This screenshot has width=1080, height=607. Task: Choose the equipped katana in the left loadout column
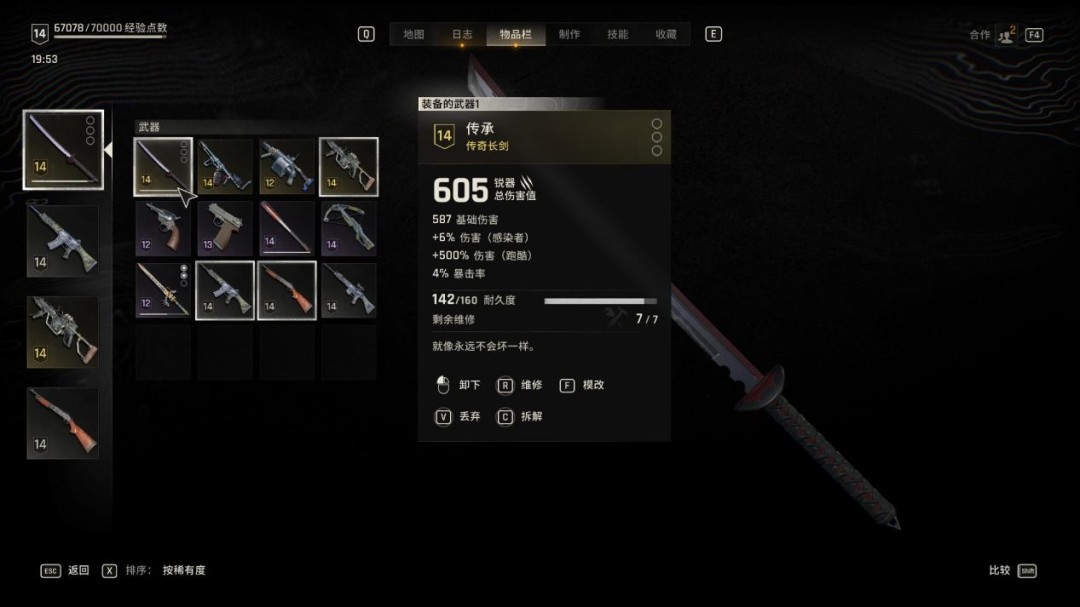pos(63,149)
